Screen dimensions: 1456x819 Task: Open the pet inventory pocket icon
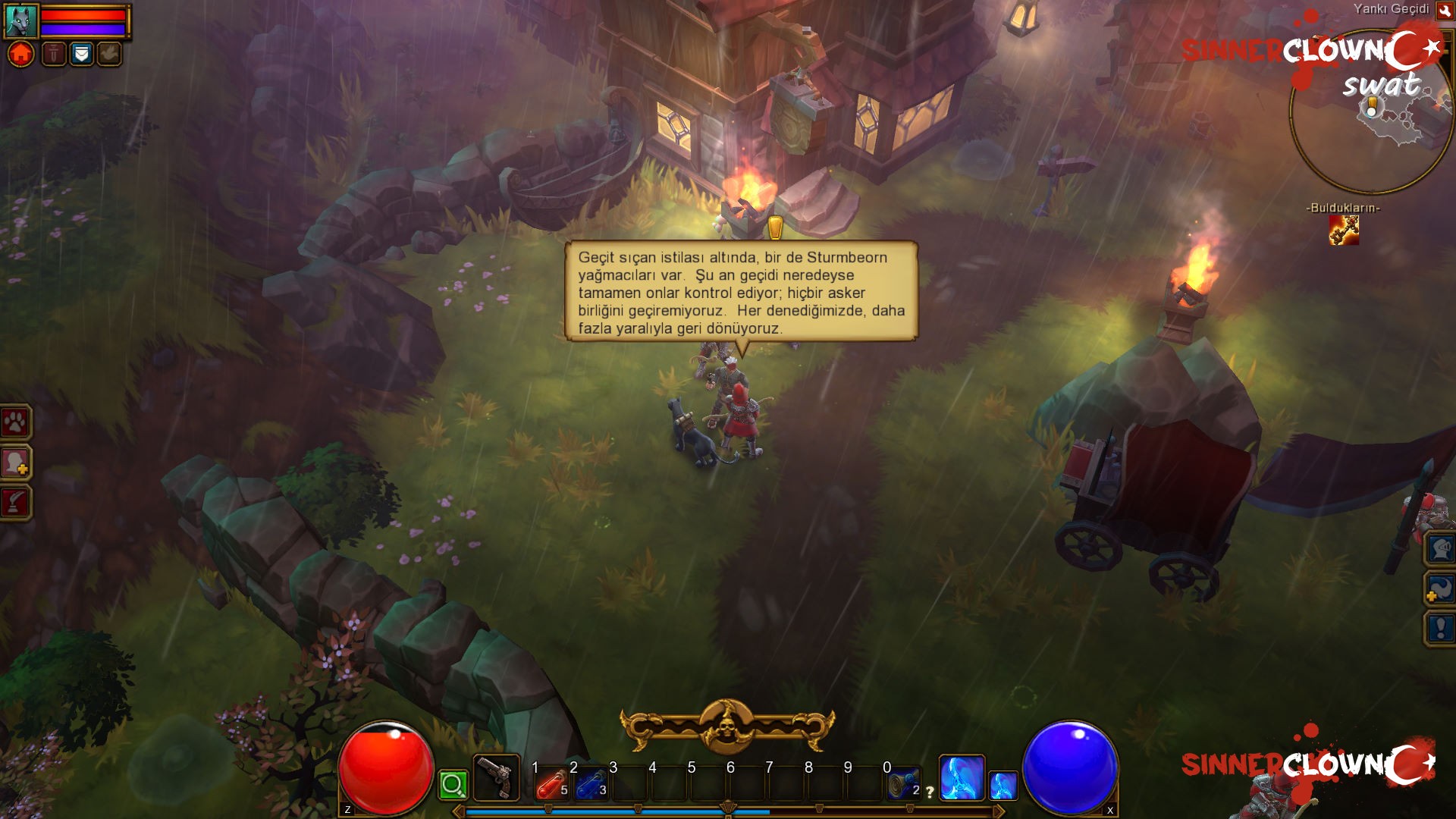click(x=80, y=55)
